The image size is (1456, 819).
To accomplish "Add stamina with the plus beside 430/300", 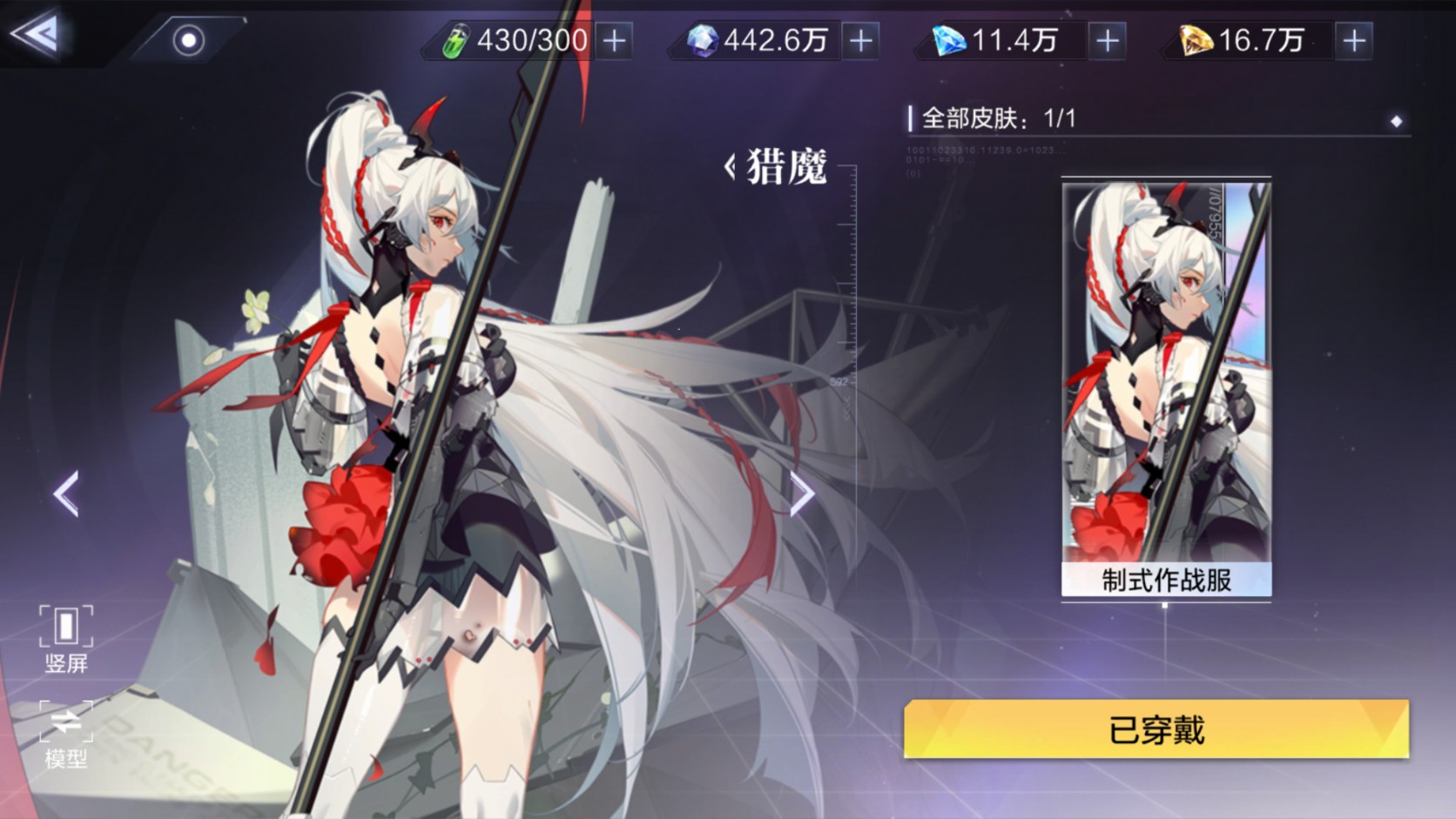I will point(615,41).
